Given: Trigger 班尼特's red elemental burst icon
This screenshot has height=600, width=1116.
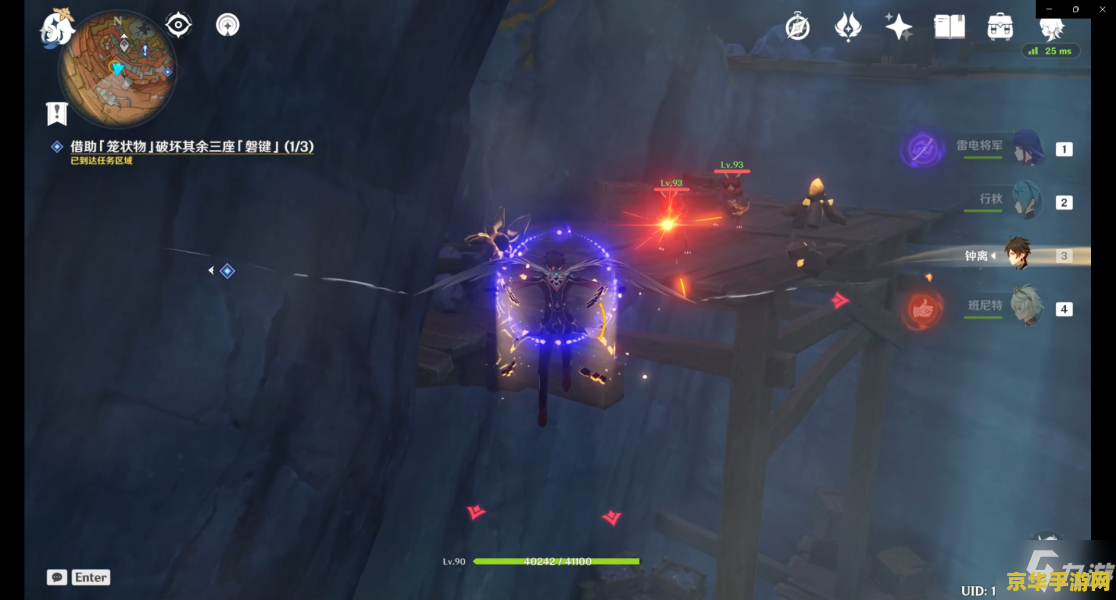Looking at the screenshot, I should (x=922, y=309).
